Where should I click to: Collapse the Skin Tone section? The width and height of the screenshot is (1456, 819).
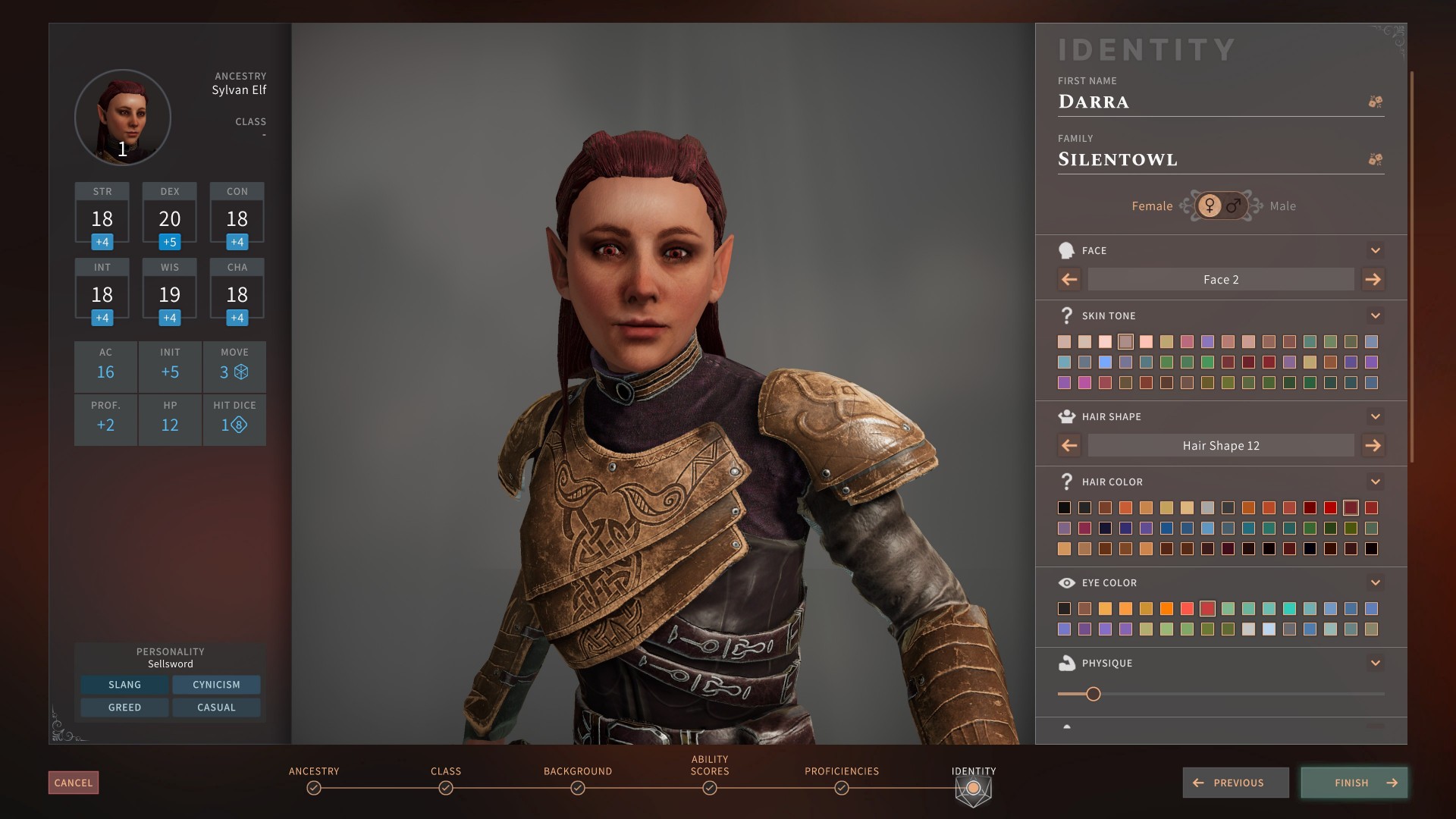[x=1375, y=315]
